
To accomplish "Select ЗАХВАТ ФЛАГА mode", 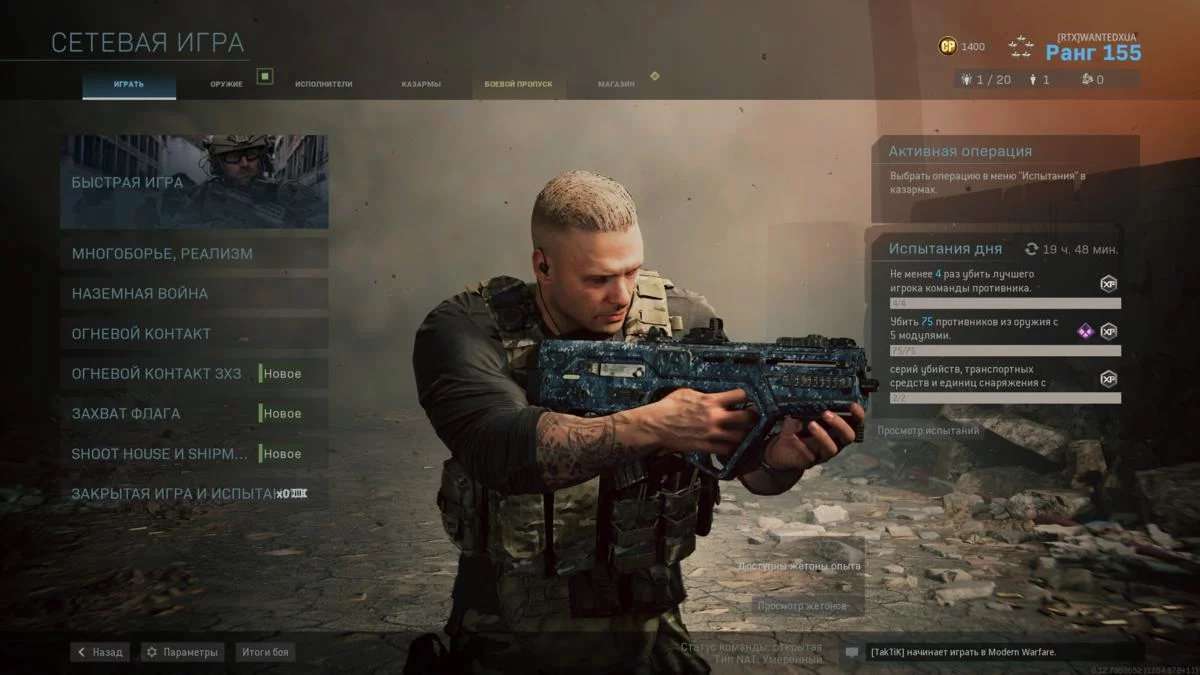I will pyautogui.click(x=194, y=413).
